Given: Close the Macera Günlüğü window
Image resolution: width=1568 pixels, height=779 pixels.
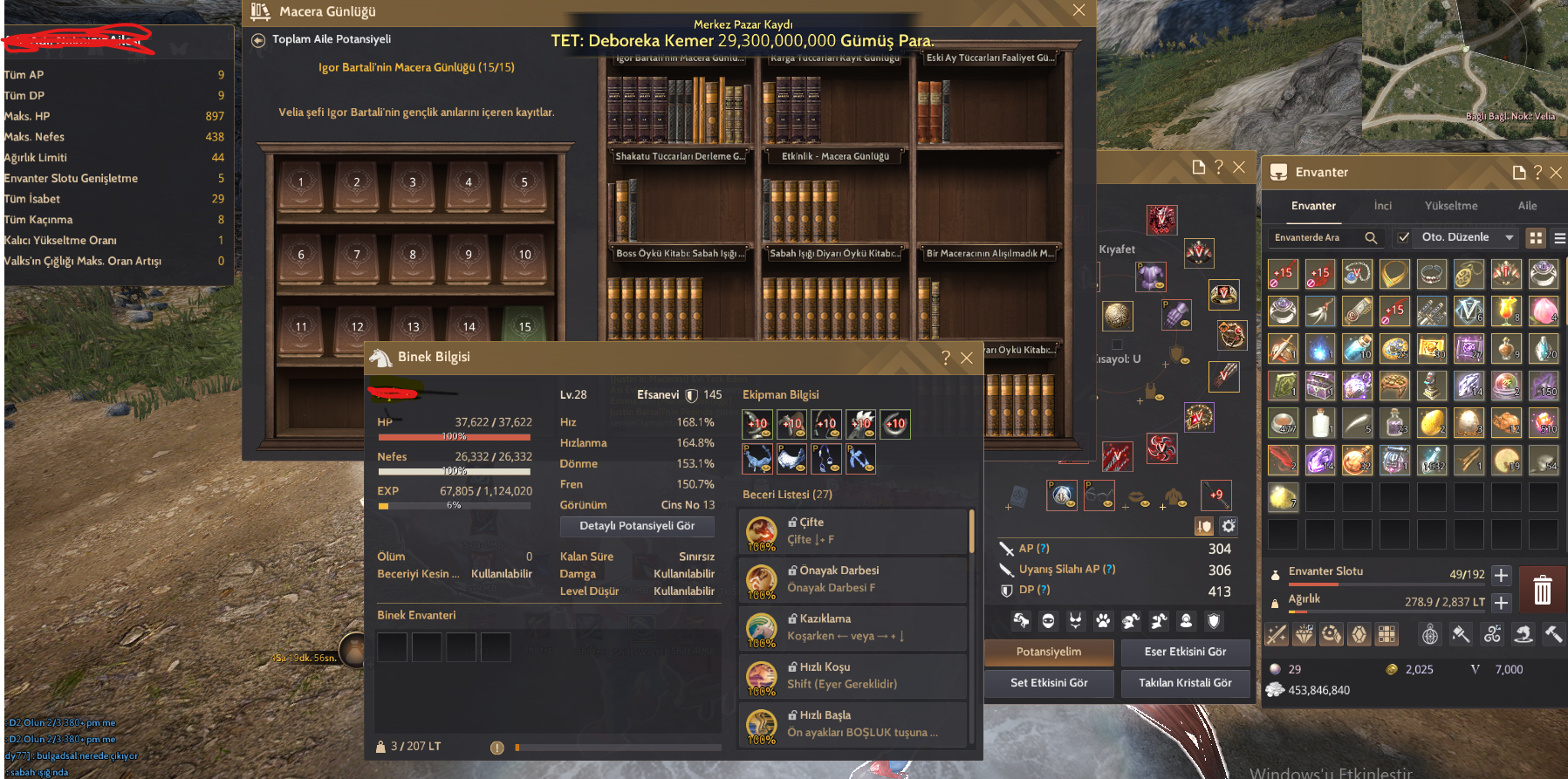Looking at the screenshot, I should [x=1078, y=10].
